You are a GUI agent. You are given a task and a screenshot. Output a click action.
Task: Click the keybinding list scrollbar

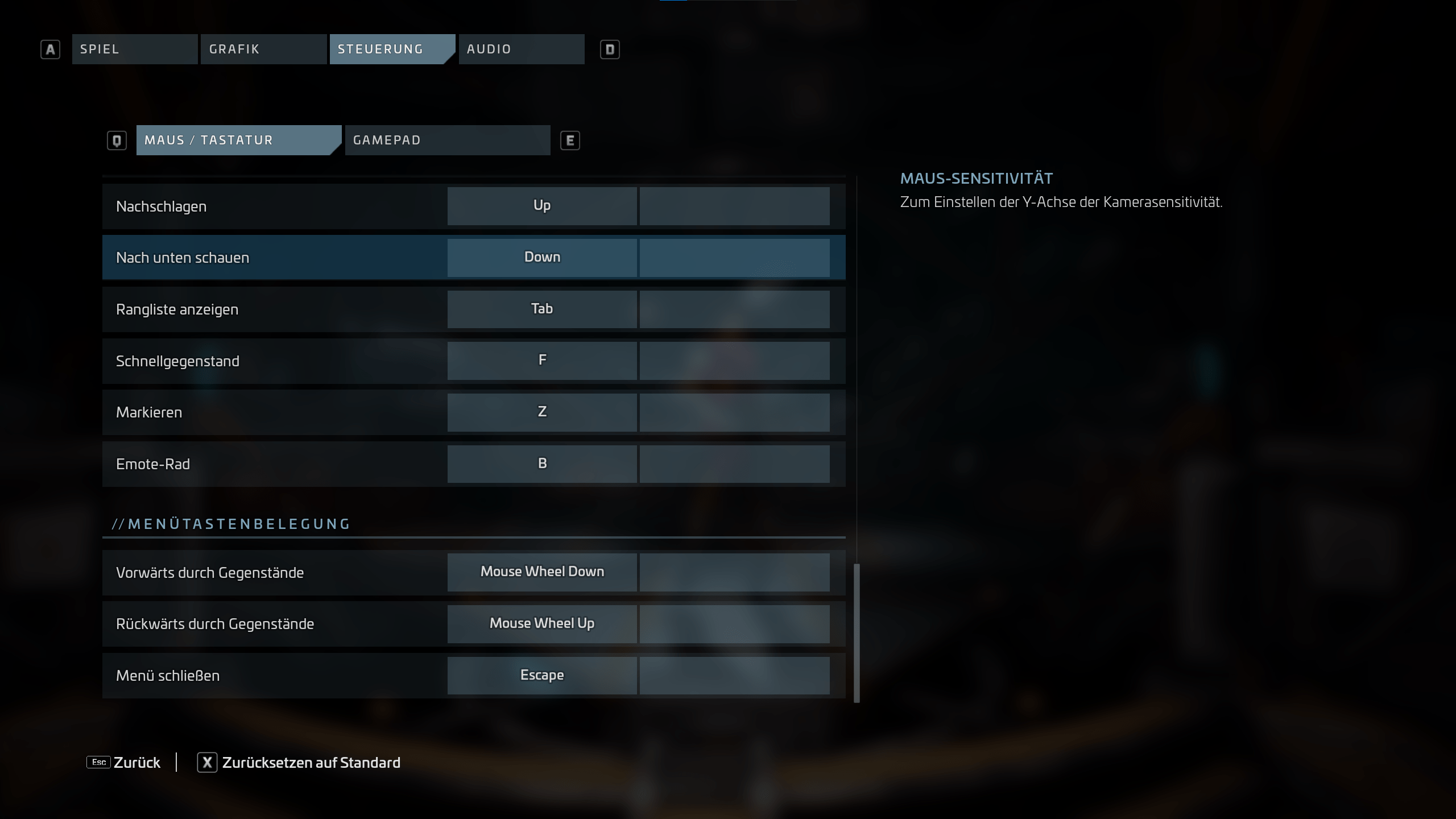(x=857, y=632)
